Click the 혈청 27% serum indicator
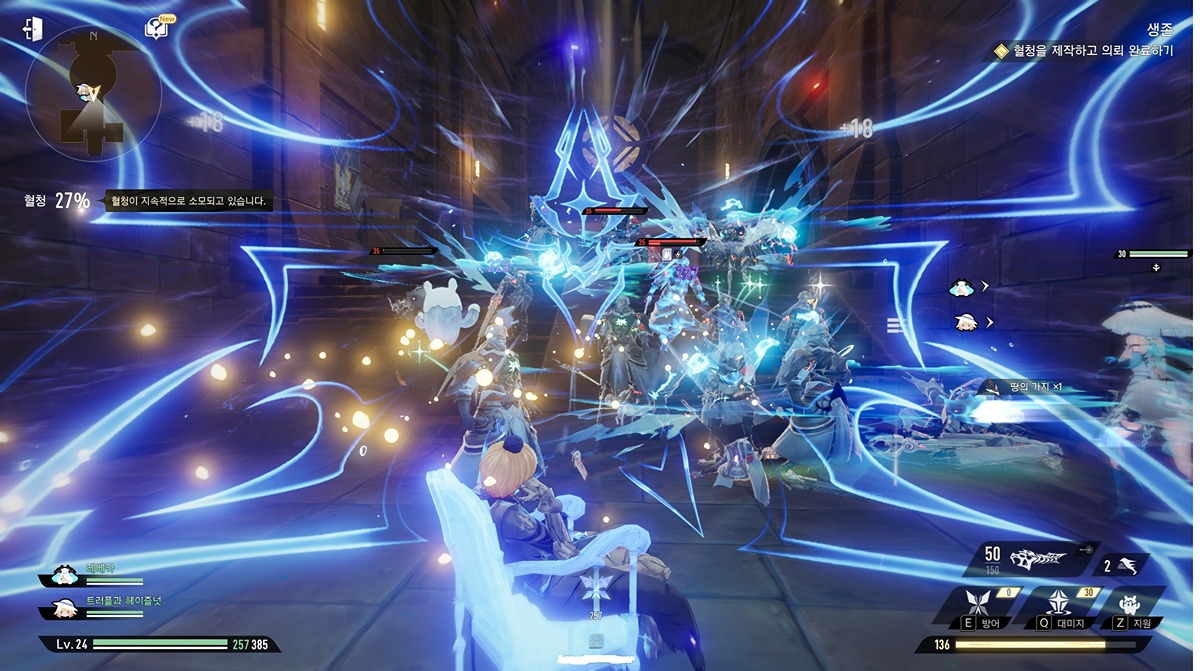Viewport: 1200px width, 671px height. (58, 201)
